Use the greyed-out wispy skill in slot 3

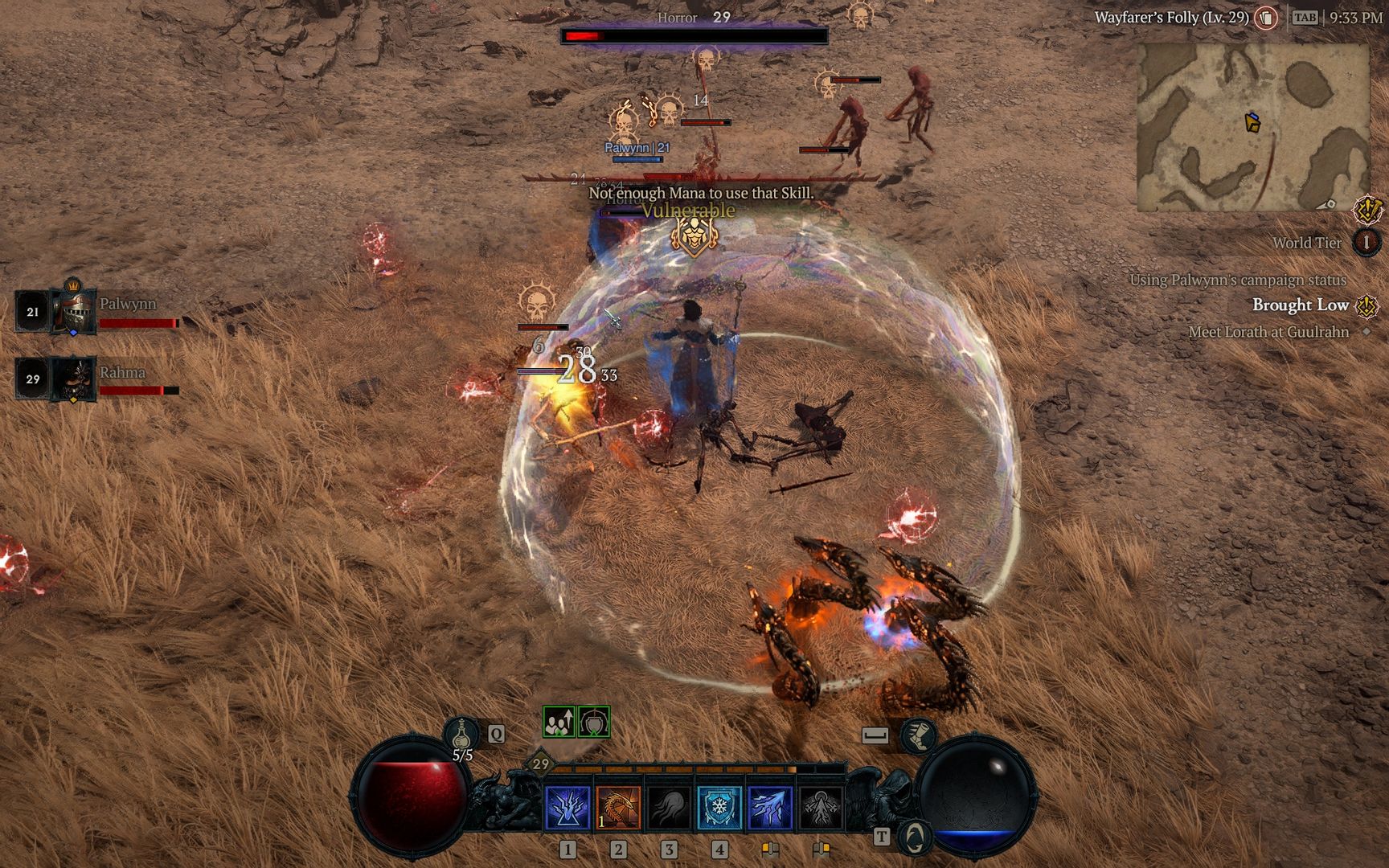(x=669, y=807)
